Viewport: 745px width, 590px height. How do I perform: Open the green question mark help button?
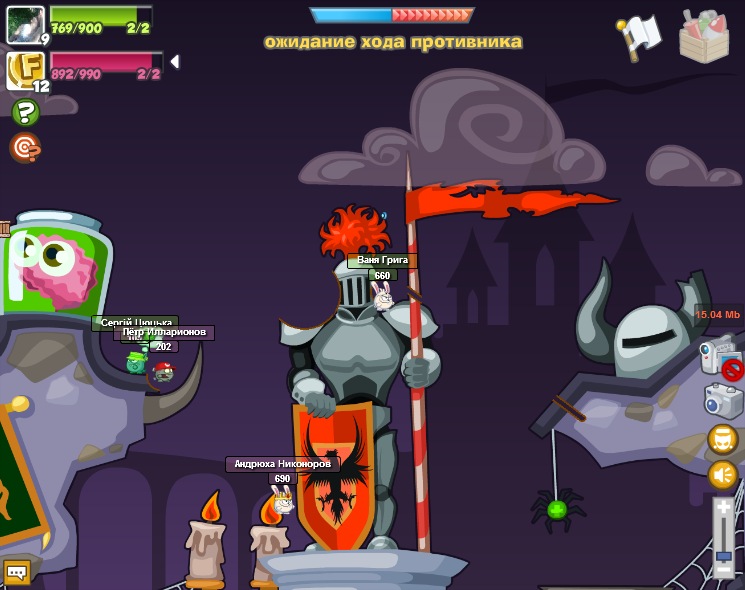pyautogui.click(x=25, y=112)
